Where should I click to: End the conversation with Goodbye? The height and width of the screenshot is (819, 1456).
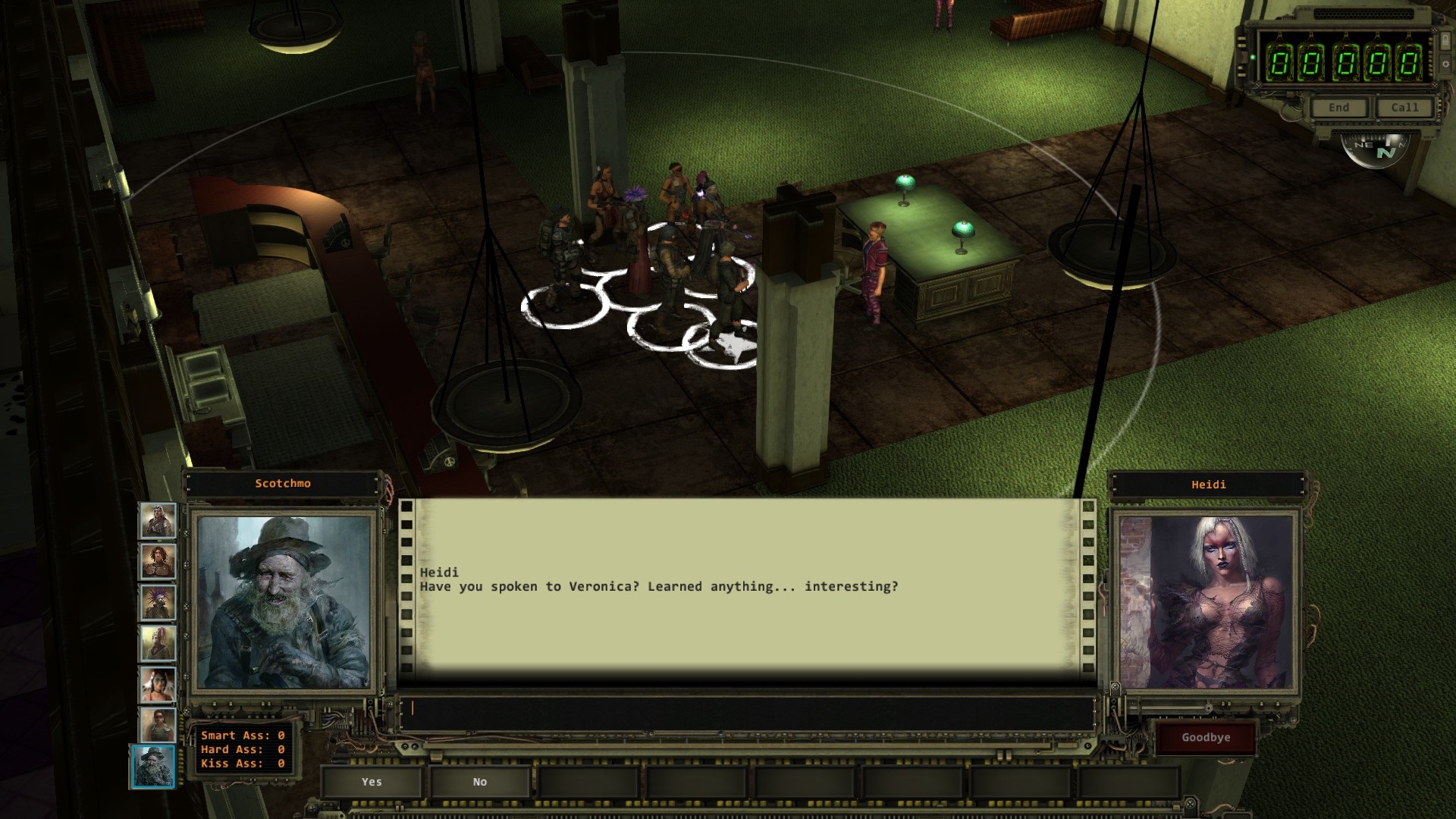tap(1205, 738)
